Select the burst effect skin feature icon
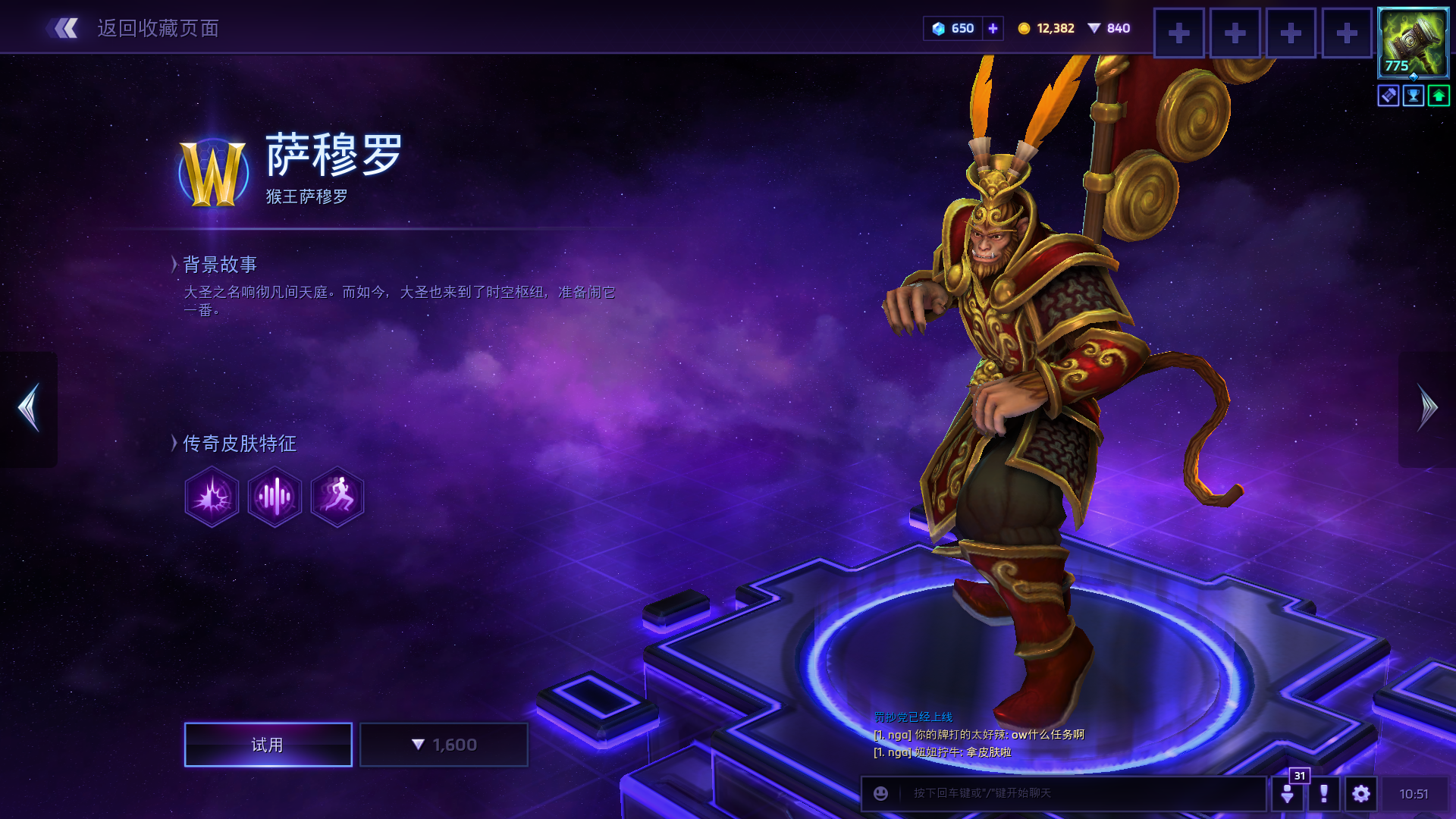The height and width of the screenshot is (819, 1456). tap(212, 497)
